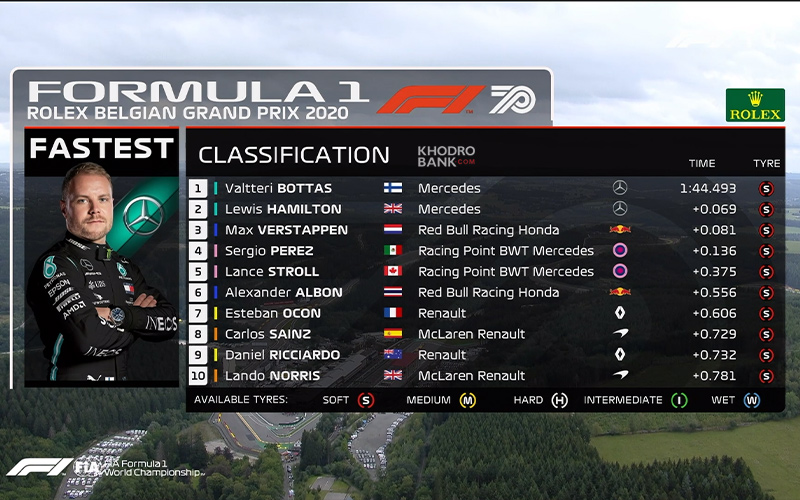The width and height of the screenshot is (800, 500).
Task: Click the Soft tyre legend icon
Action: 366,400
